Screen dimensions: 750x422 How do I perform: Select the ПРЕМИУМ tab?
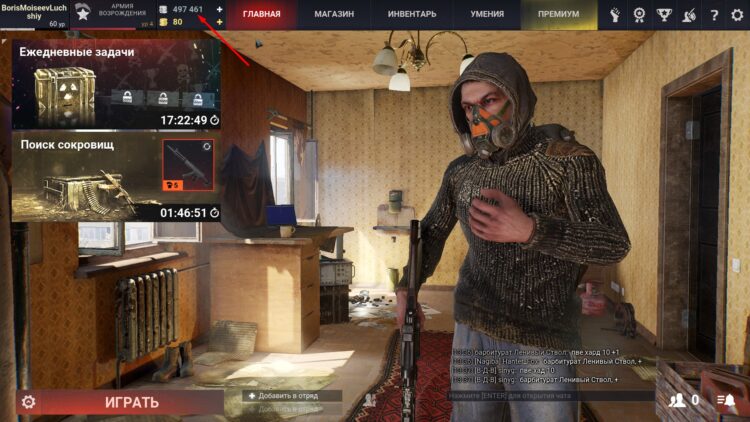point(558,14)
